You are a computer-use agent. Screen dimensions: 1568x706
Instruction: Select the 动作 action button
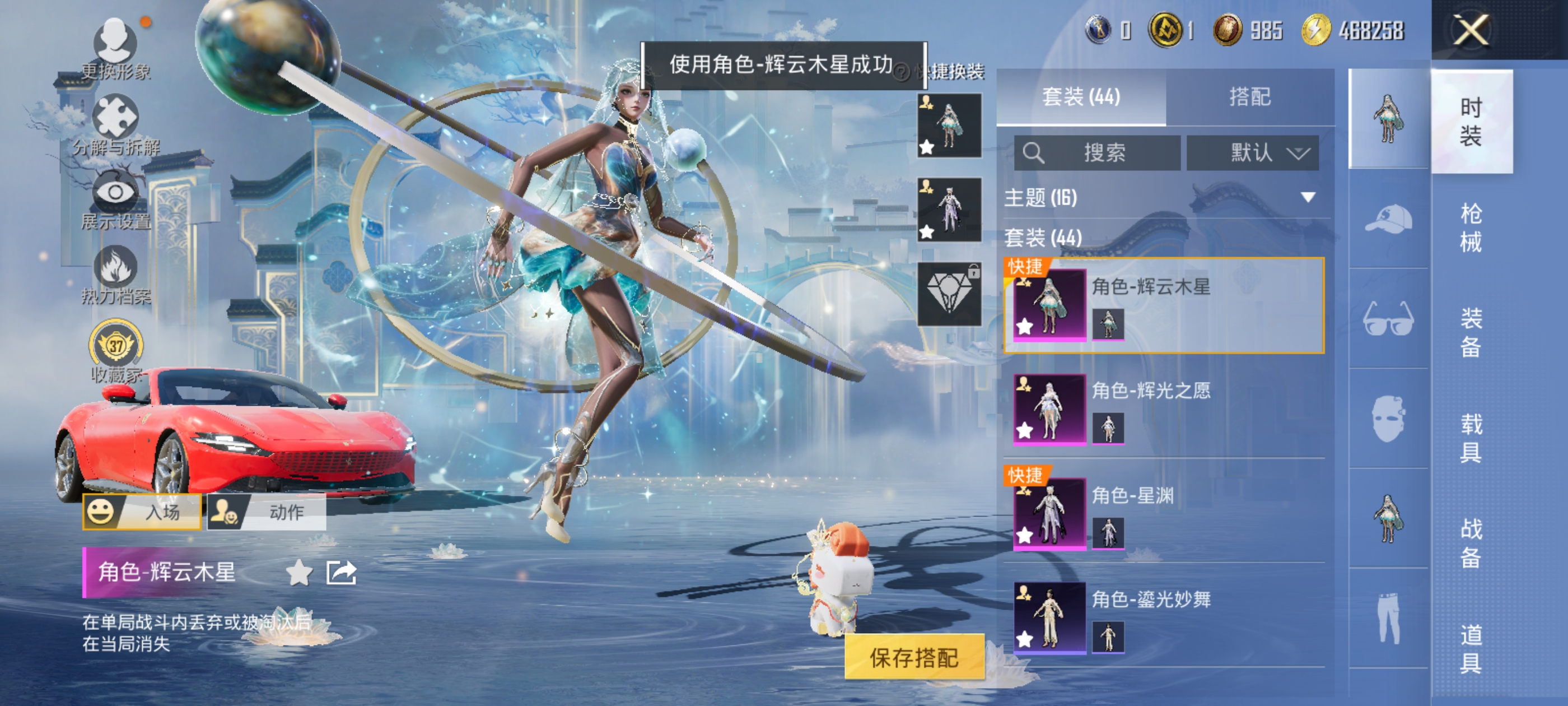click(x=267, y=512)
